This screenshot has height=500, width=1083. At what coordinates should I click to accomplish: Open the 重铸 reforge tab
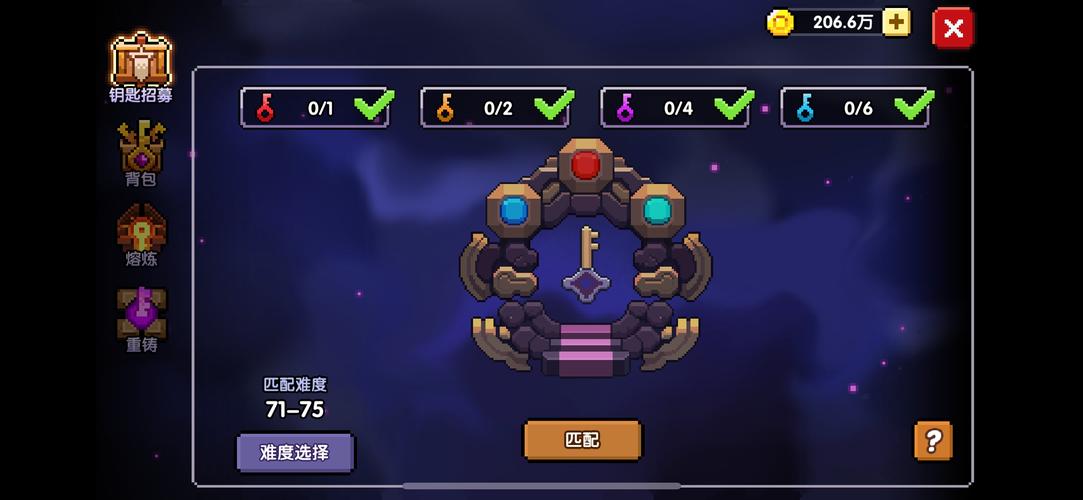(x=141, y=320)
